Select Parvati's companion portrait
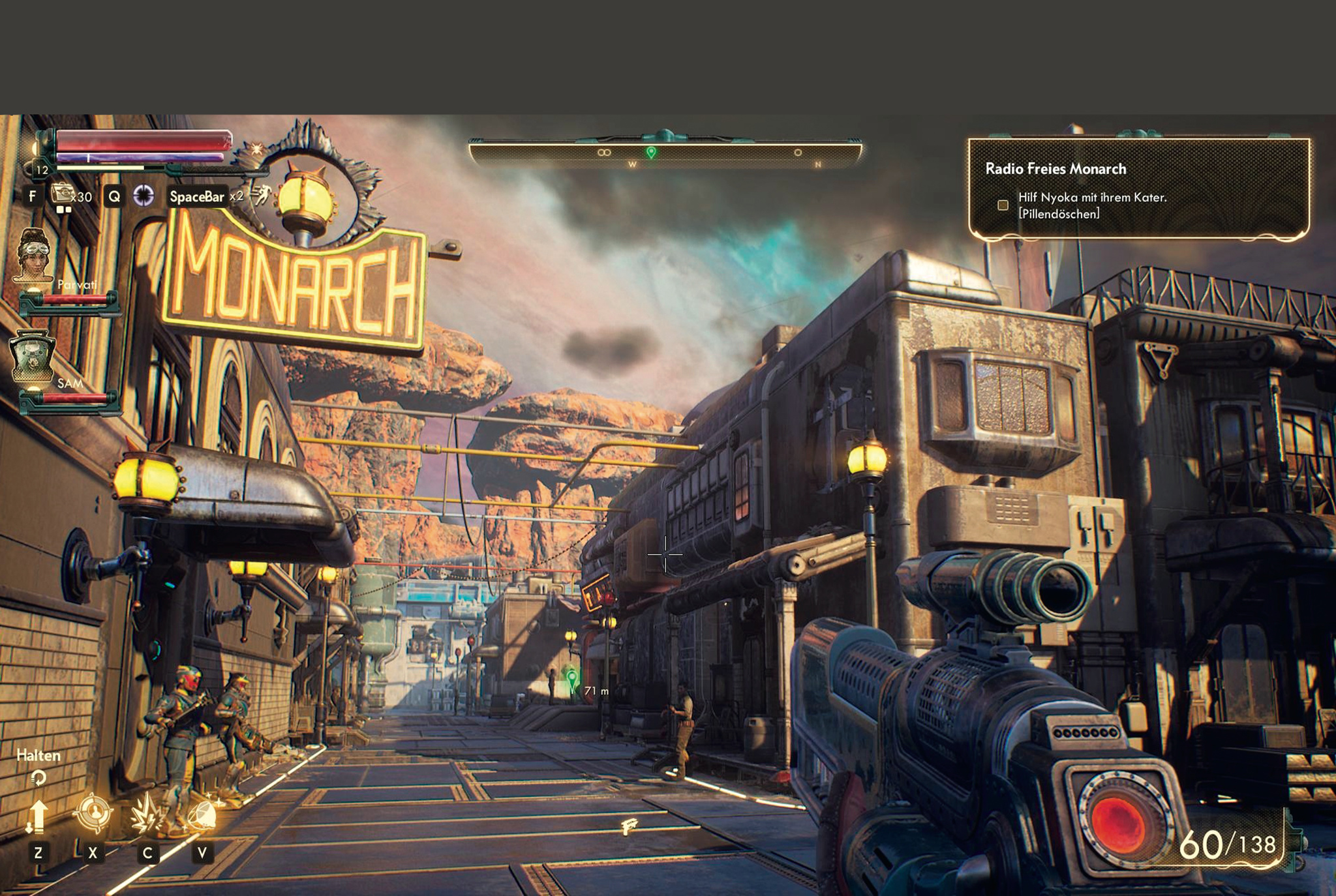The height and width of the screenshot is (896, 1336). pyautogui.click(x=35, y=256)
